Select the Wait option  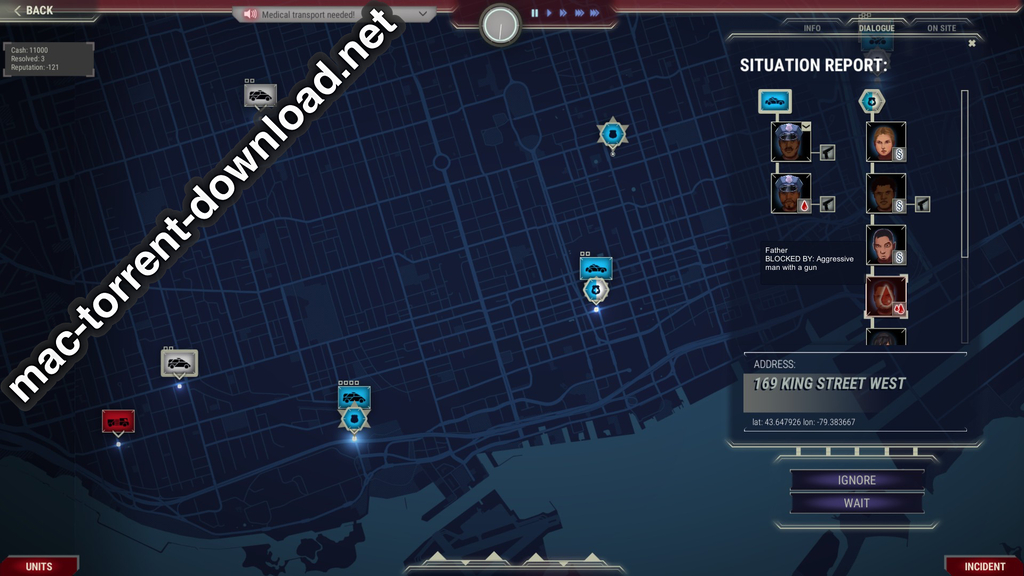tap(857, 503)
